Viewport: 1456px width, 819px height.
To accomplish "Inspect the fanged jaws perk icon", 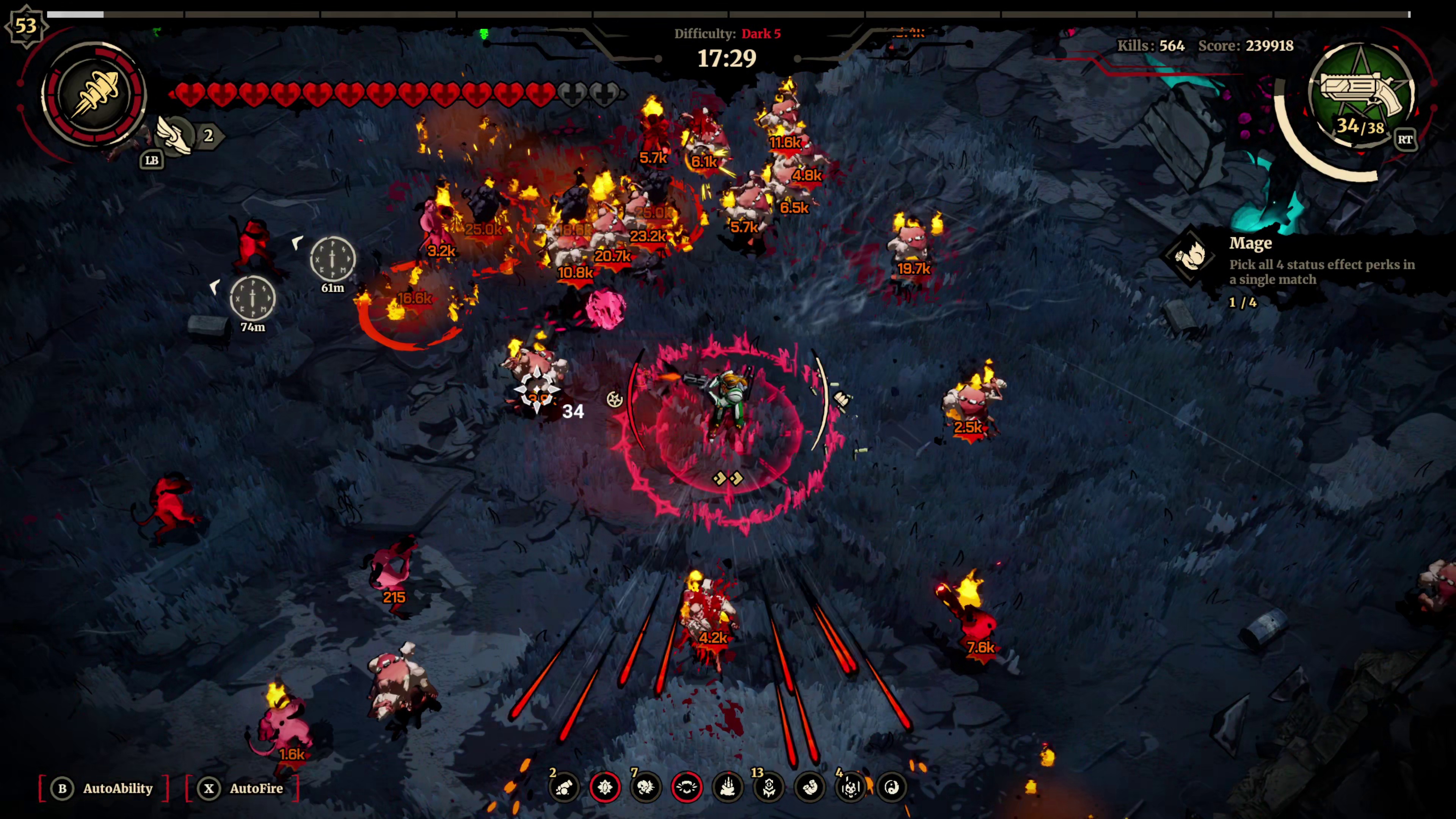I will click(x=687, y=787).
